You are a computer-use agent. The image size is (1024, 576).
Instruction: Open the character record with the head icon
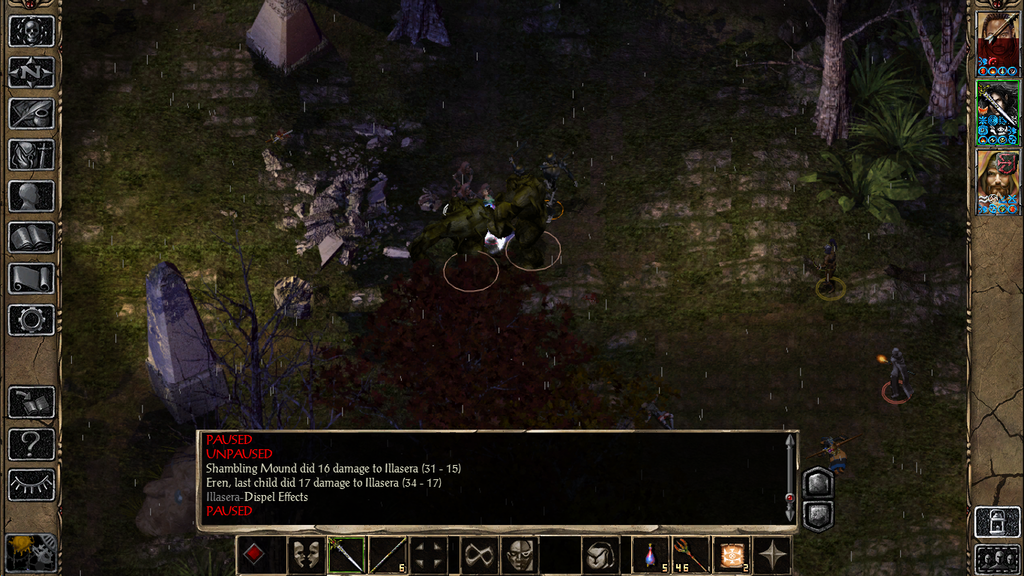(x=31, y=196)
